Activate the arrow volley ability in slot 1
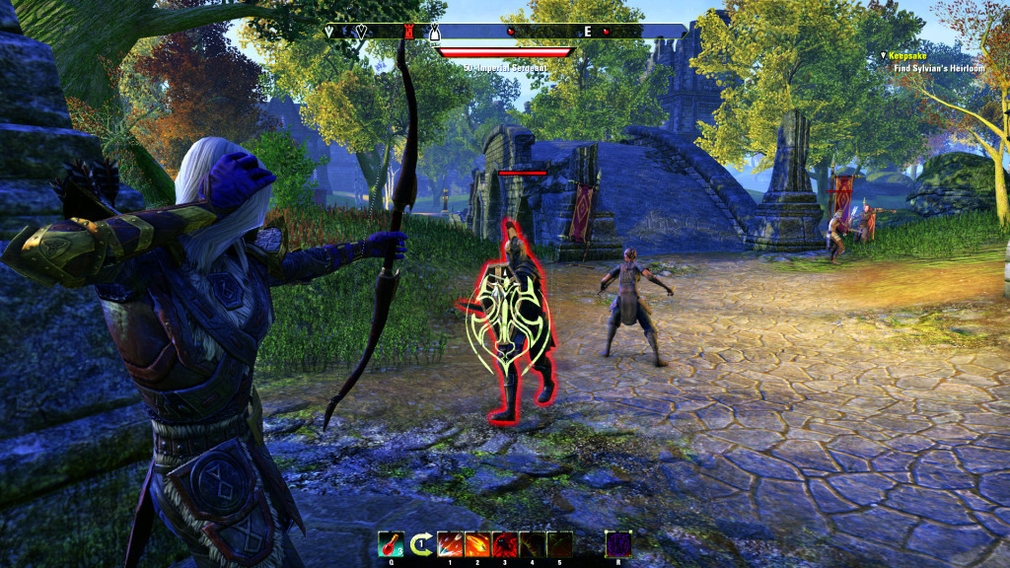The width and height of the screenshot is (1010, 568). click(x=450, y=544)
